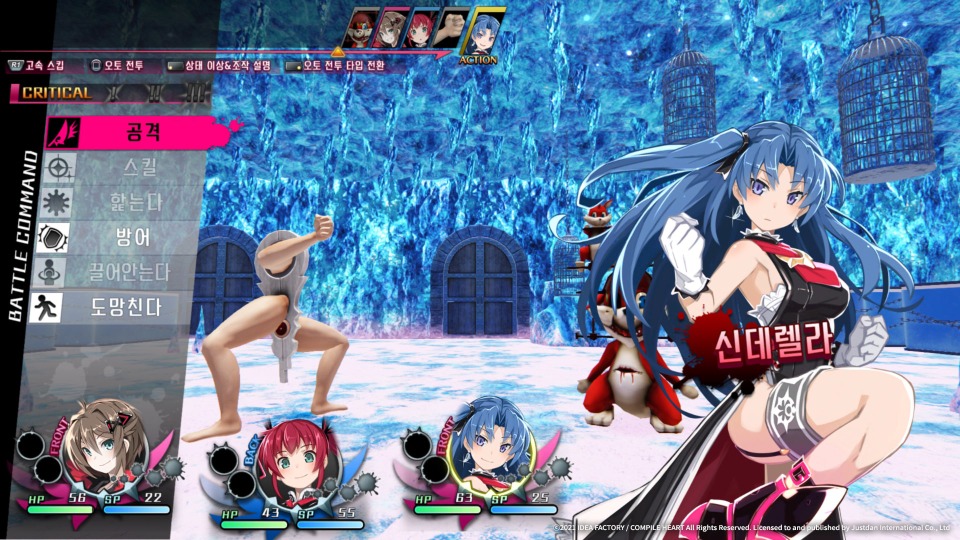Screen dimensions: 960x540
Task: Toggle 오토 전투 auto battle
Action: point(117,65)
